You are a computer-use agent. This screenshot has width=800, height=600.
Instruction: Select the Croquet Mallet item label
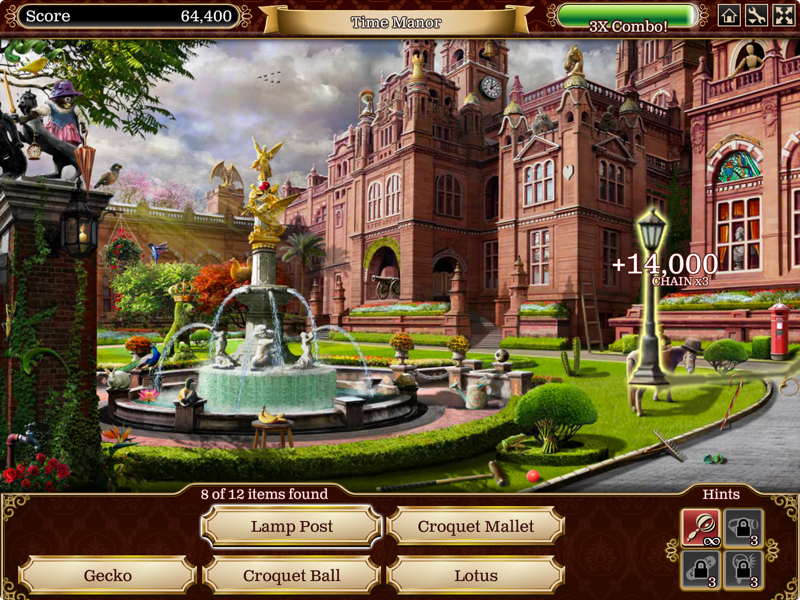[476, 526]
